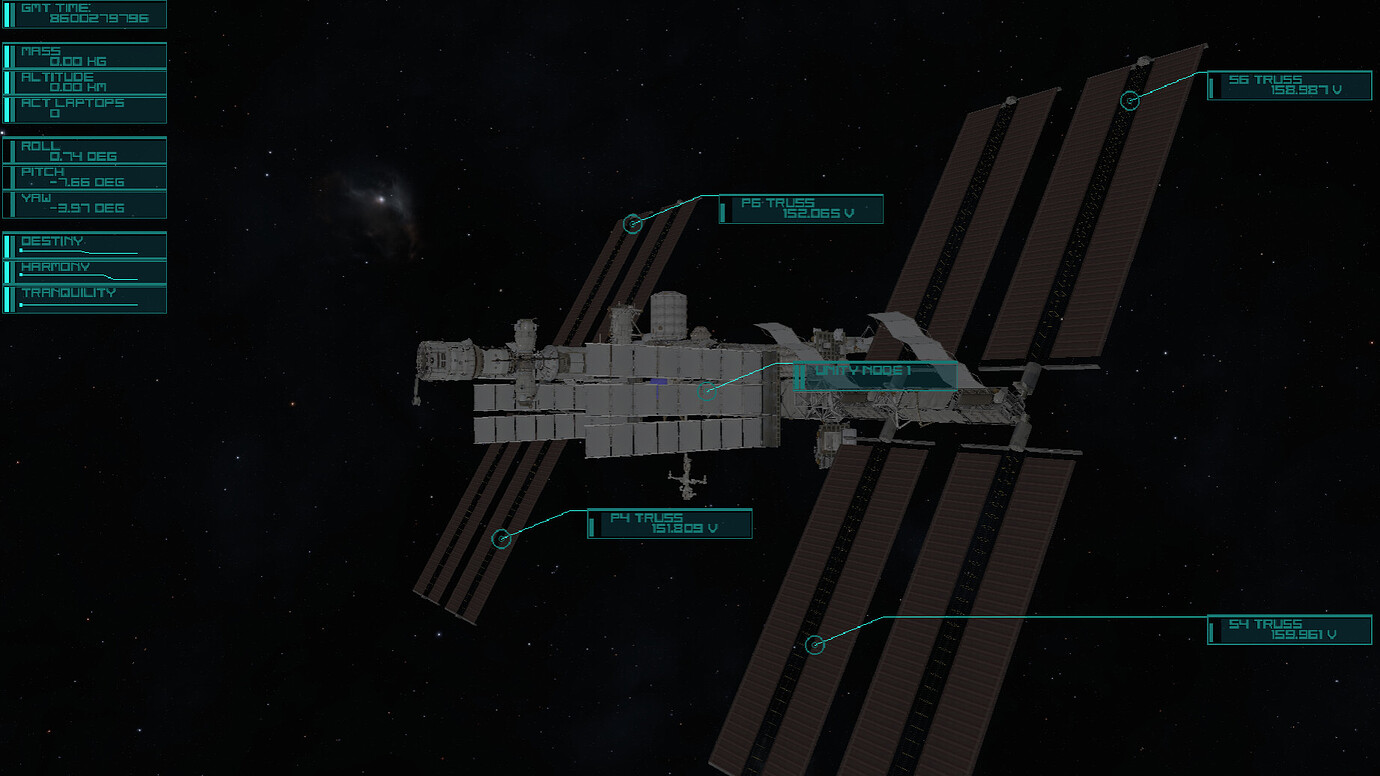1380x776 pixels.
Task: Open the Unity Node 1 callout label
Action: [x=875, y=376]
